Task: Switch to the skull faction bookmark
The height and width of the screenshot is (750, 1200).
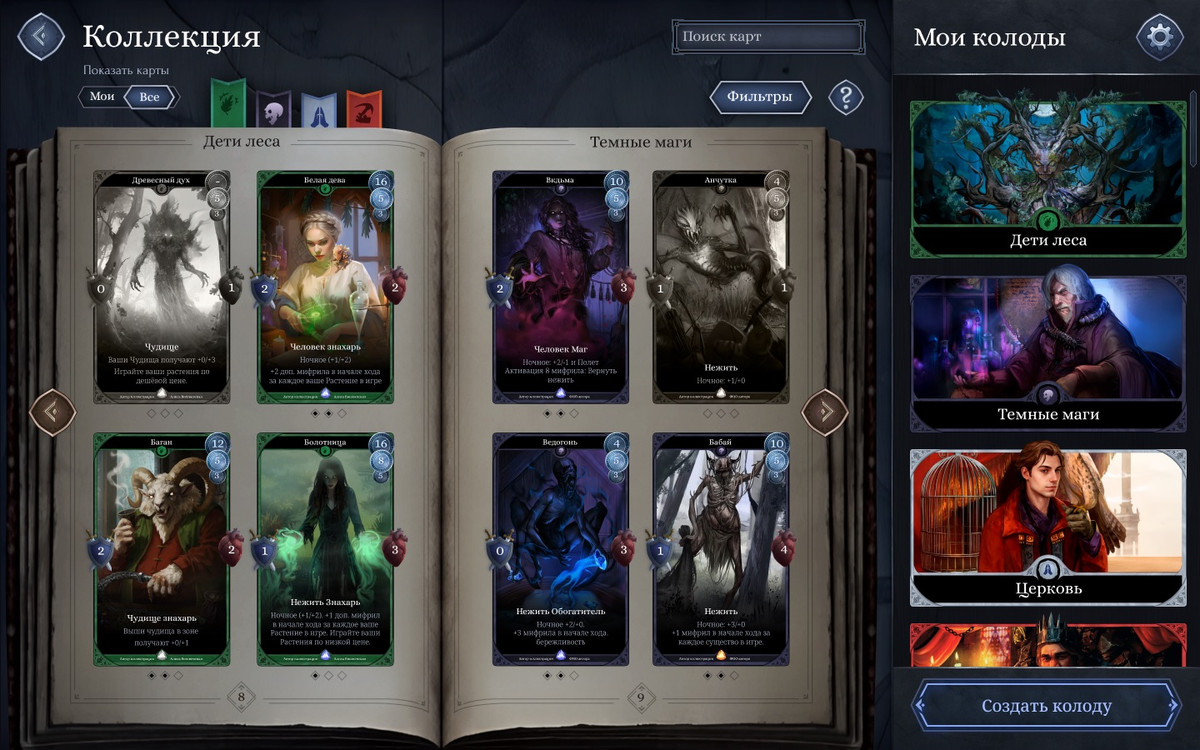Action: [x=273, y=107]
